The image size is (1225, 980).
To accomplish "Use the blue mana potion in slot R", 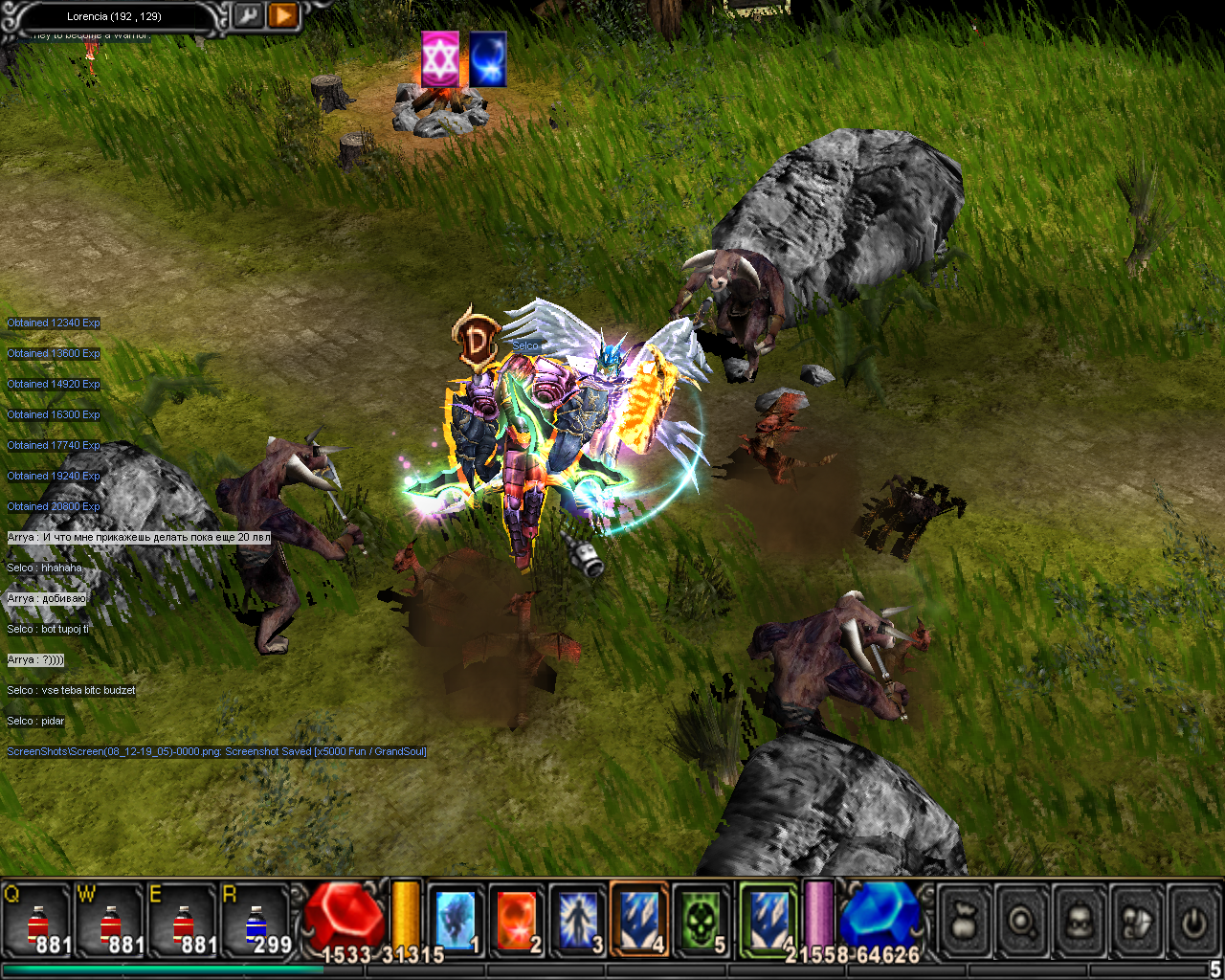I will coord(256,922).
